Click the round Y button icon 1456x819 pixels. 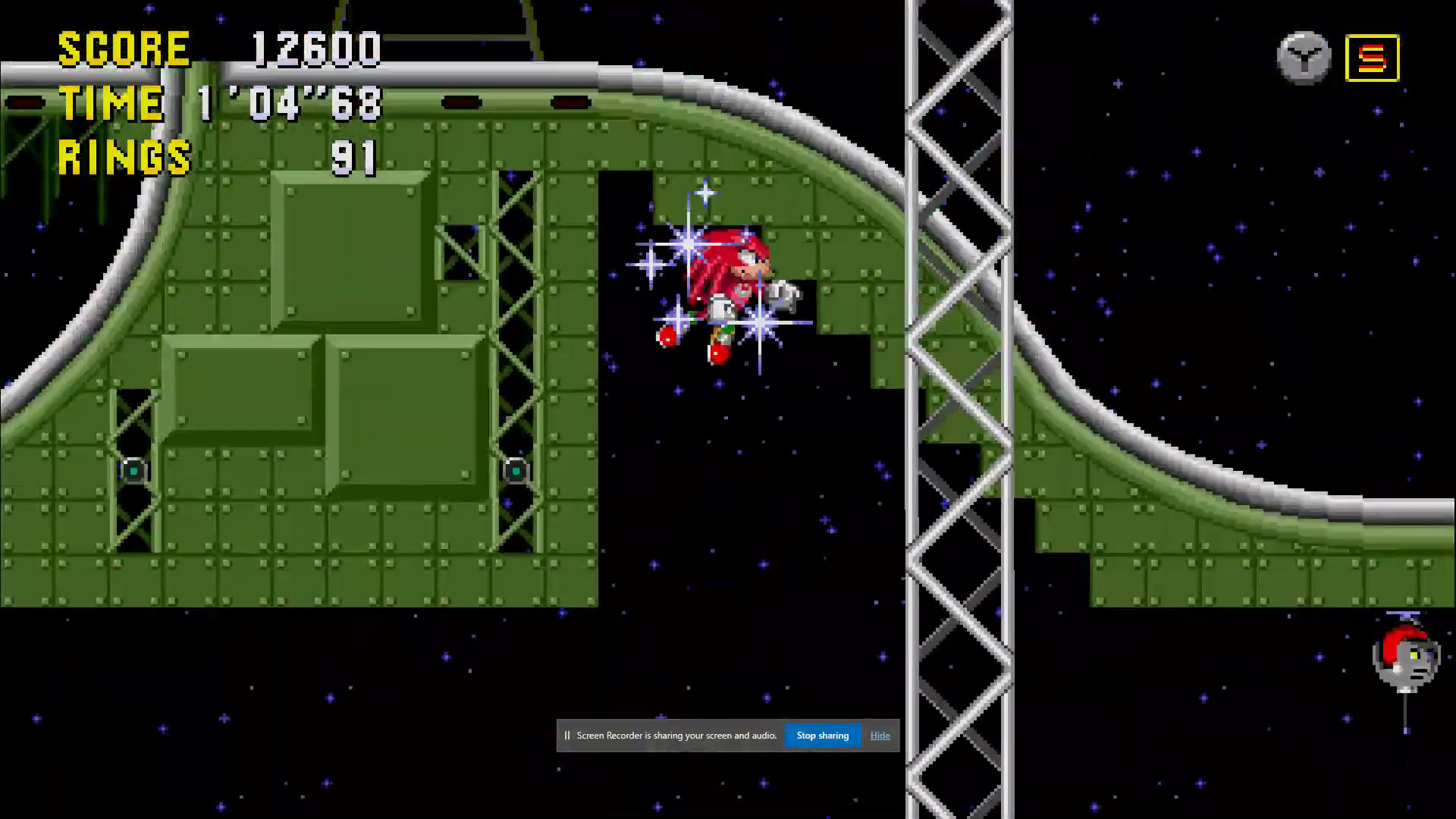tap(1303, 57)
